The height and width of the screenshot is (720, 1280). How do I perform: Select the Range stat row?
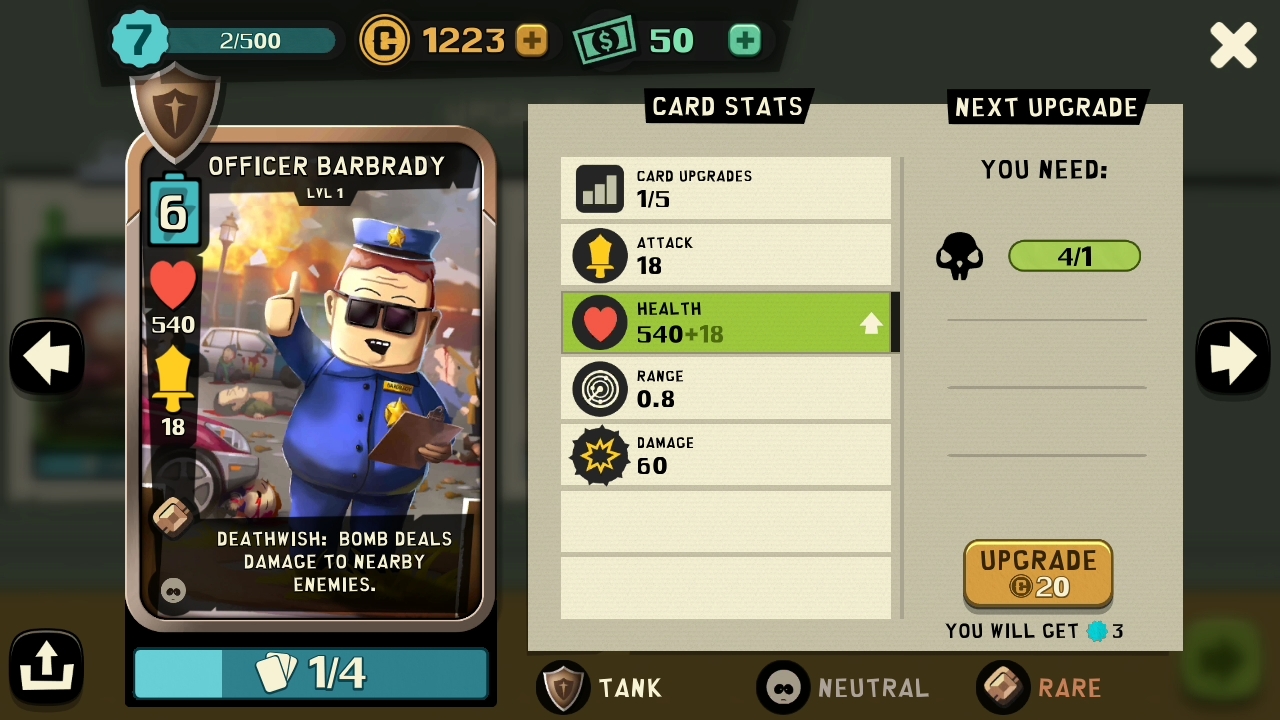click(x=726, y=388)
